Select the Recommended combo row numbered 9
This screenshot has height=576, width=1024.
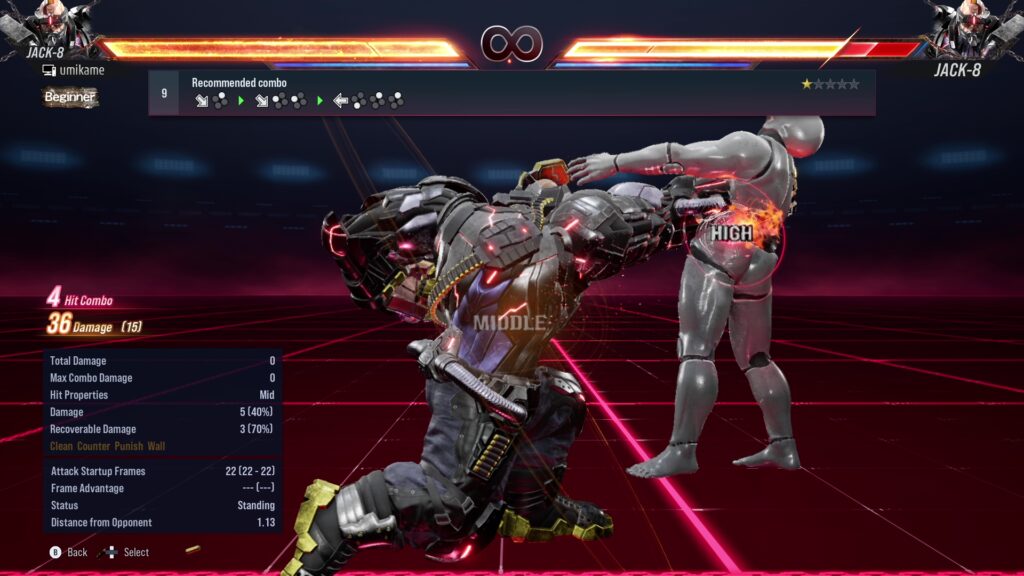511,92
